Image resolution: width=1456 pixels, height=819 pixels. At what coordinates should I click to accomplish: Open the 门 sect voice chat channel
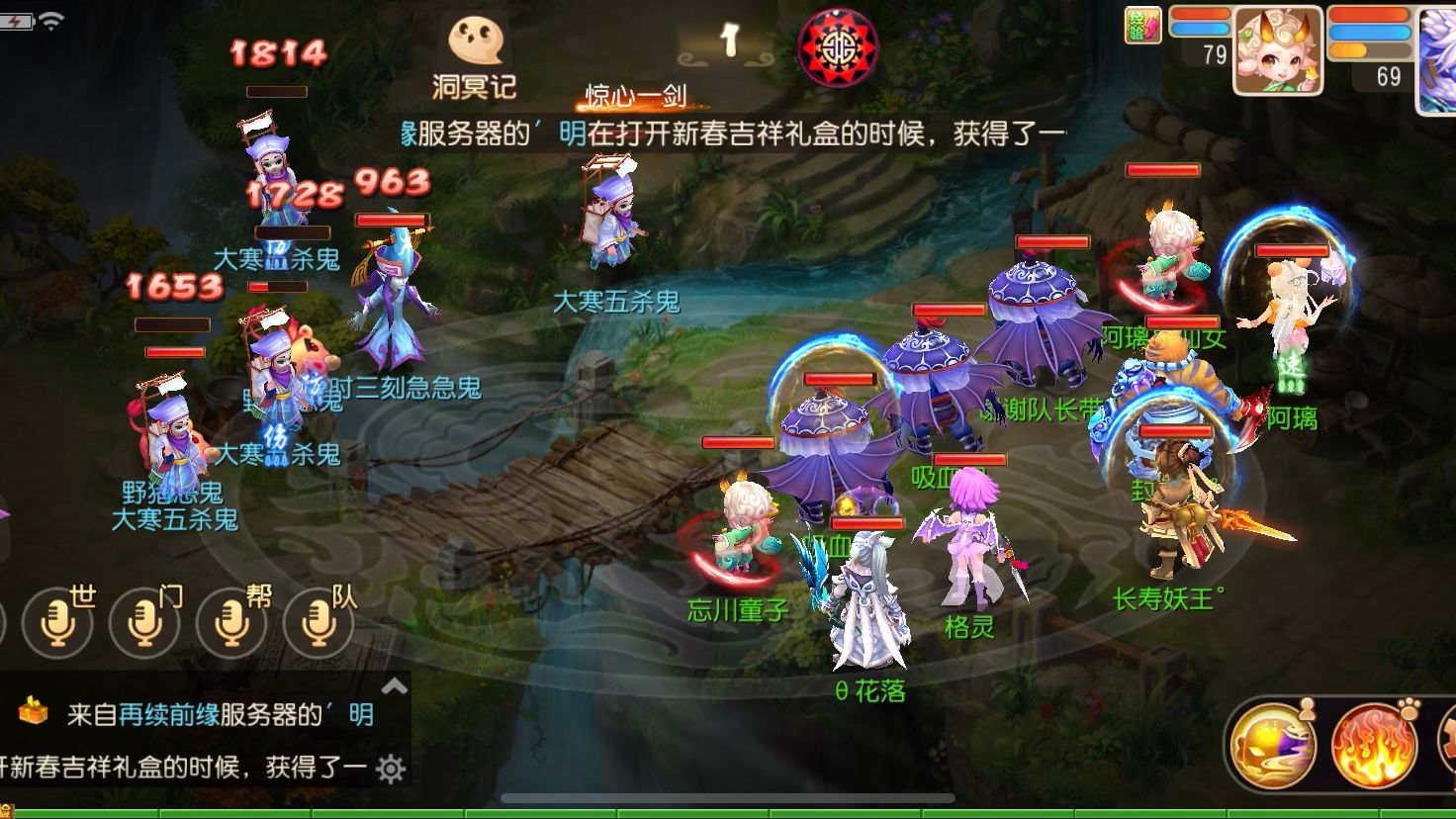pos(144,625)
